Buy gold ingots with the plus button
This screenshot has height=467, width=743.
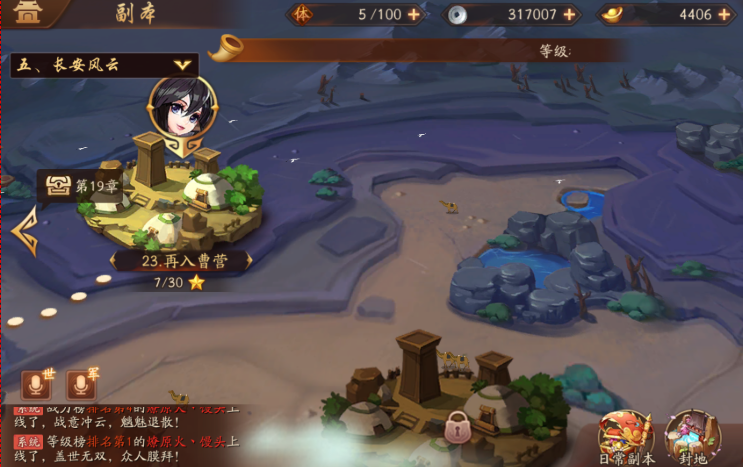point(725,15)
